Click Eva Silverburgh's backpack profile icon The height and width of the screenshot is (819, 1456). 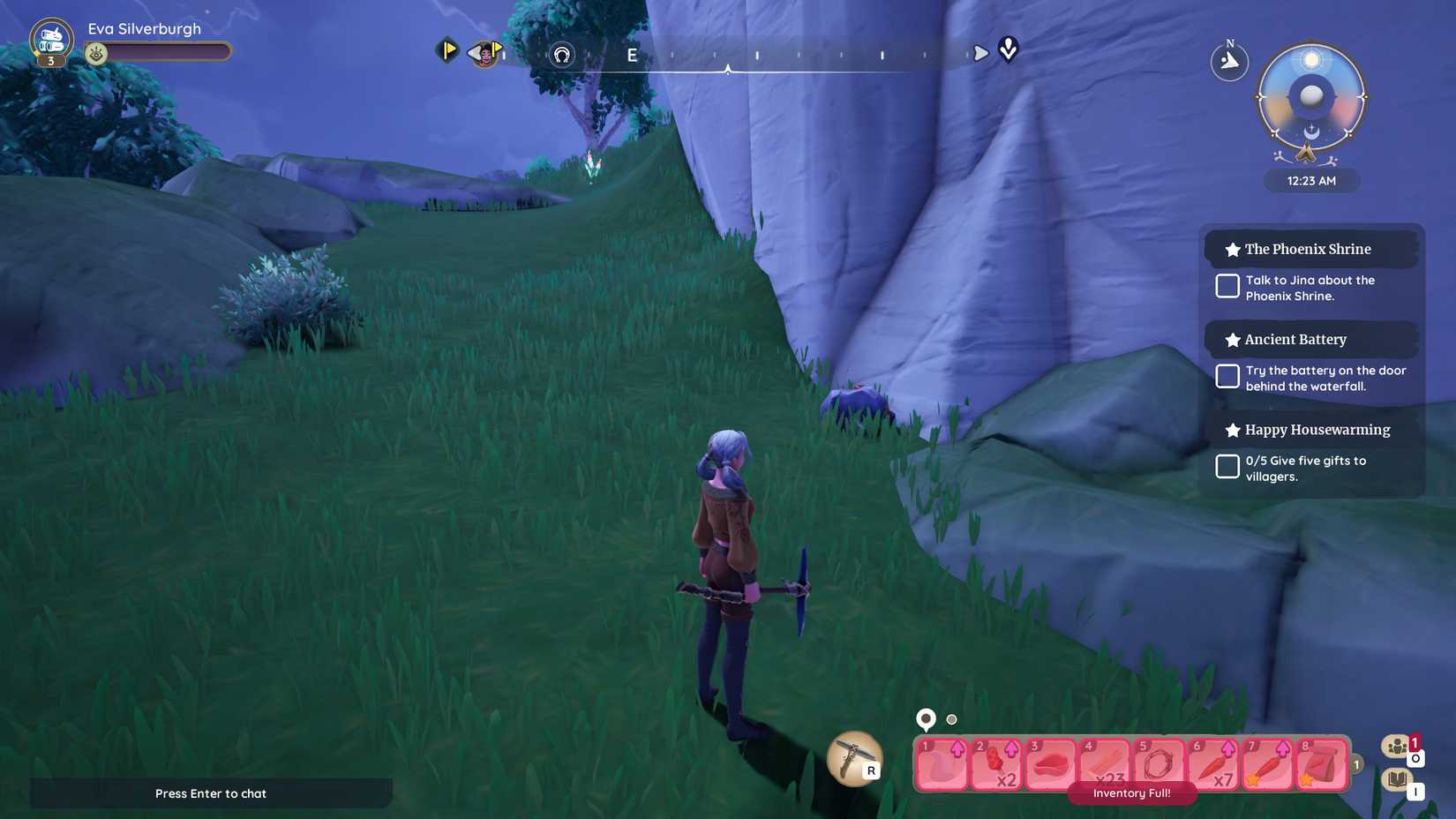(50, 38)
